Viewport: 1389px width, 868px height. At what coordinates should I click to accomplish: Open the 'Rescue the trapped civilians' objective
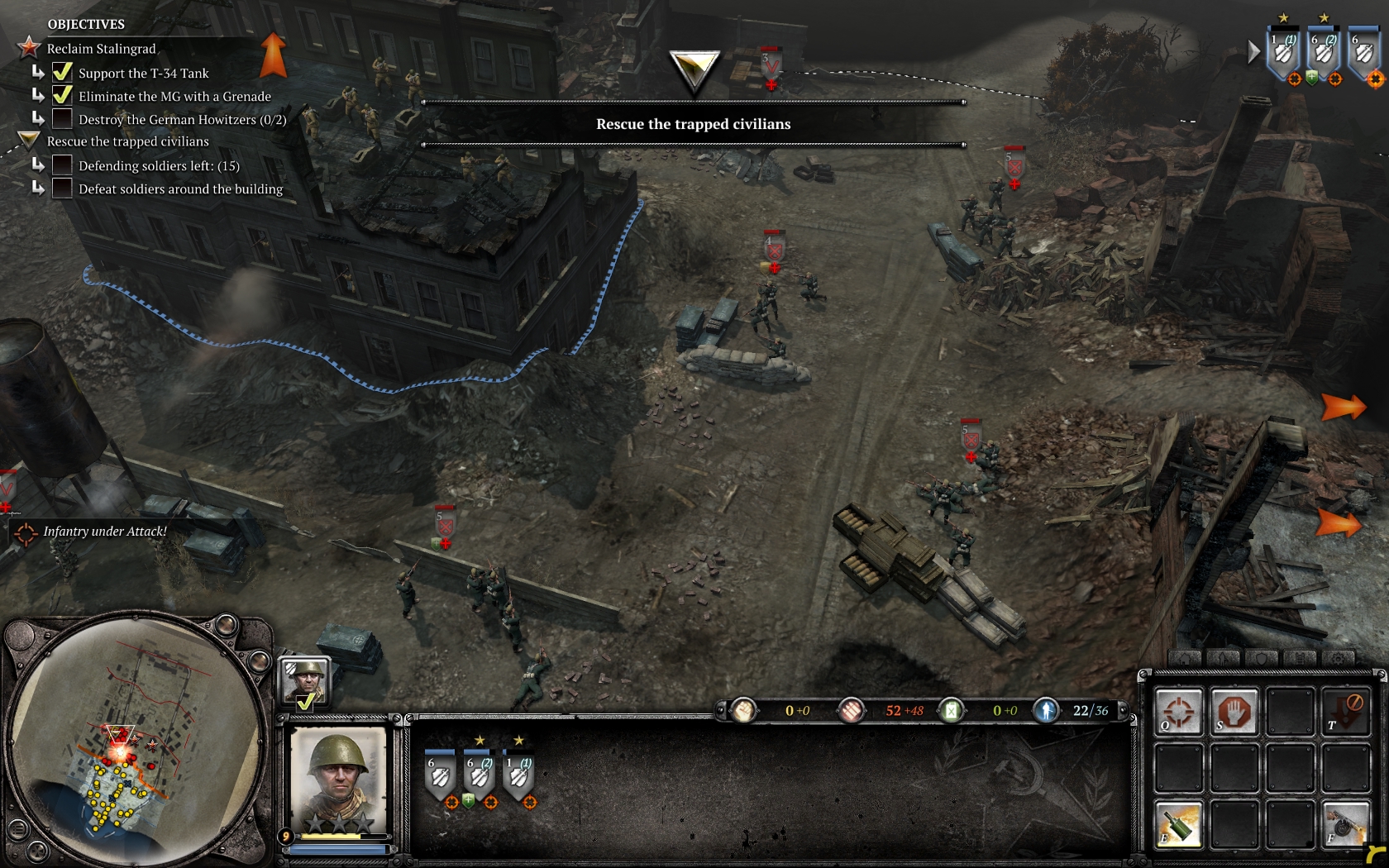[x=127, y=141]
